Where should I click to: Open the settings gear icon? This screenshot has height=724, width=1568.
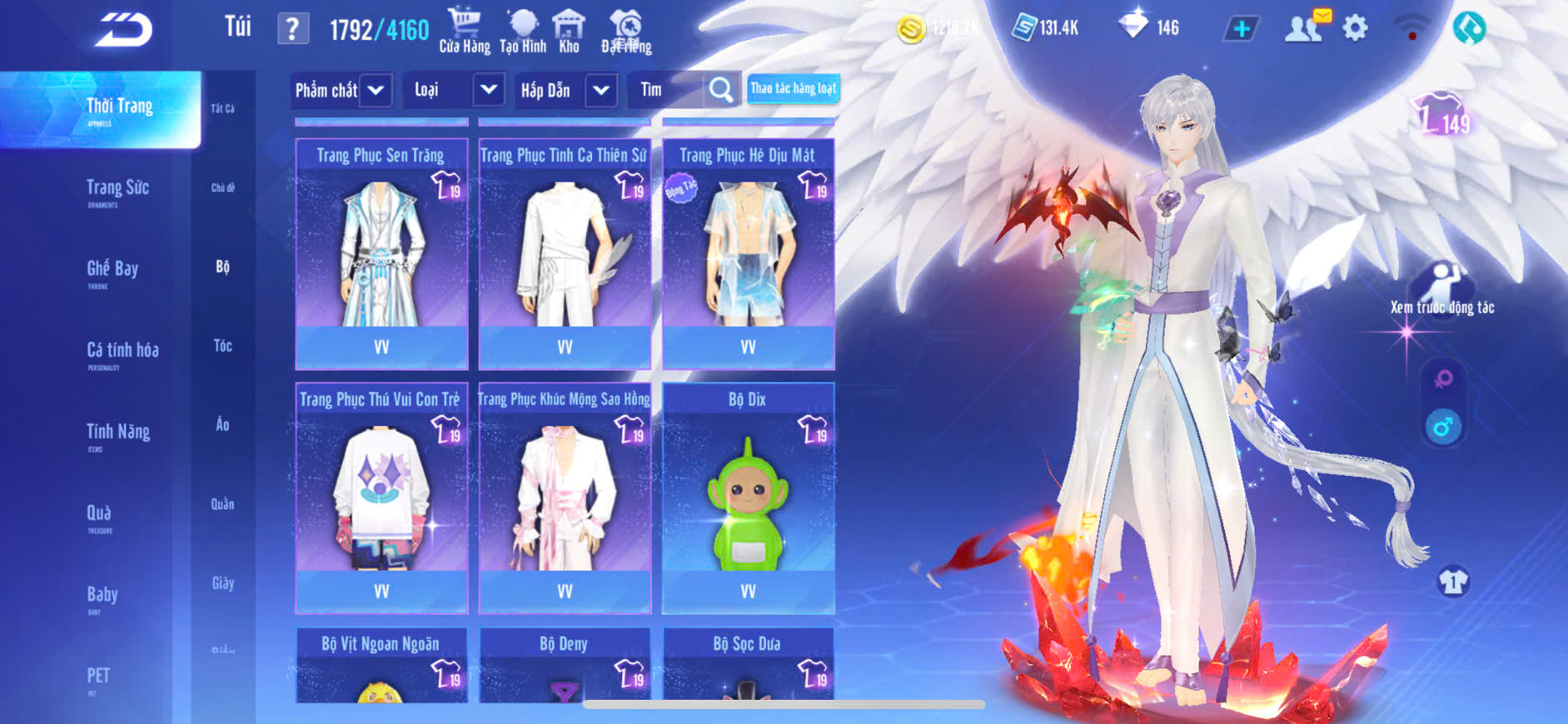pos(1355,28)
